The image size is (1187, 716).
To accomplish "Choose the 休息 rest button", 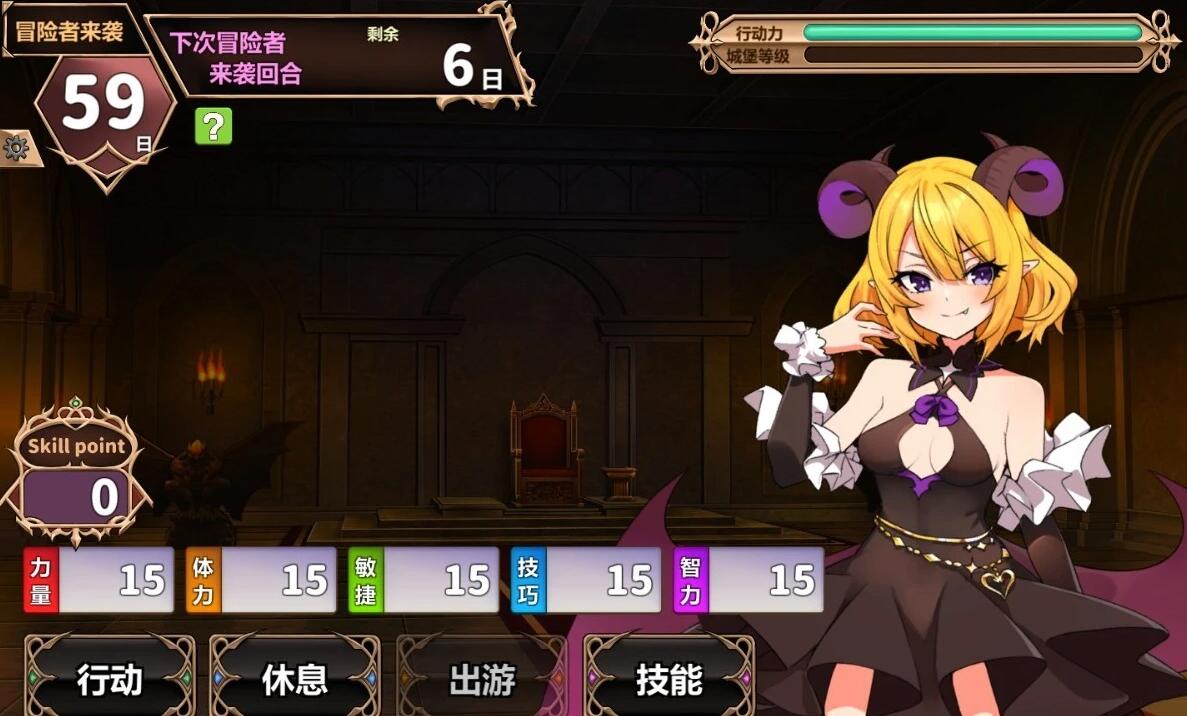I will [x=295, y=679].
